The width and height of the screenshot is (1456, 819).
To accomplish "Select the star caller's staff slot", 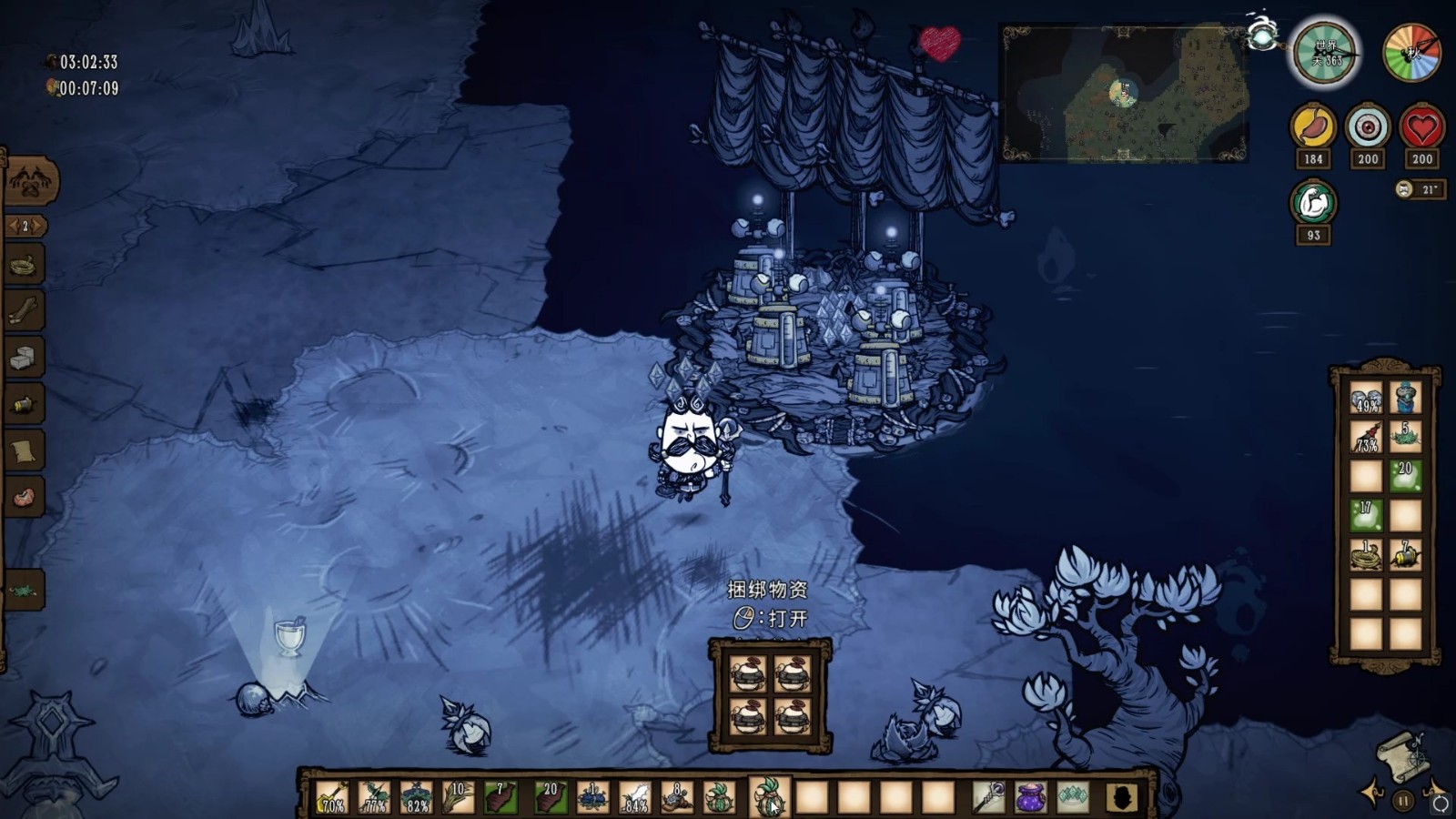I will tap(988, 798).
